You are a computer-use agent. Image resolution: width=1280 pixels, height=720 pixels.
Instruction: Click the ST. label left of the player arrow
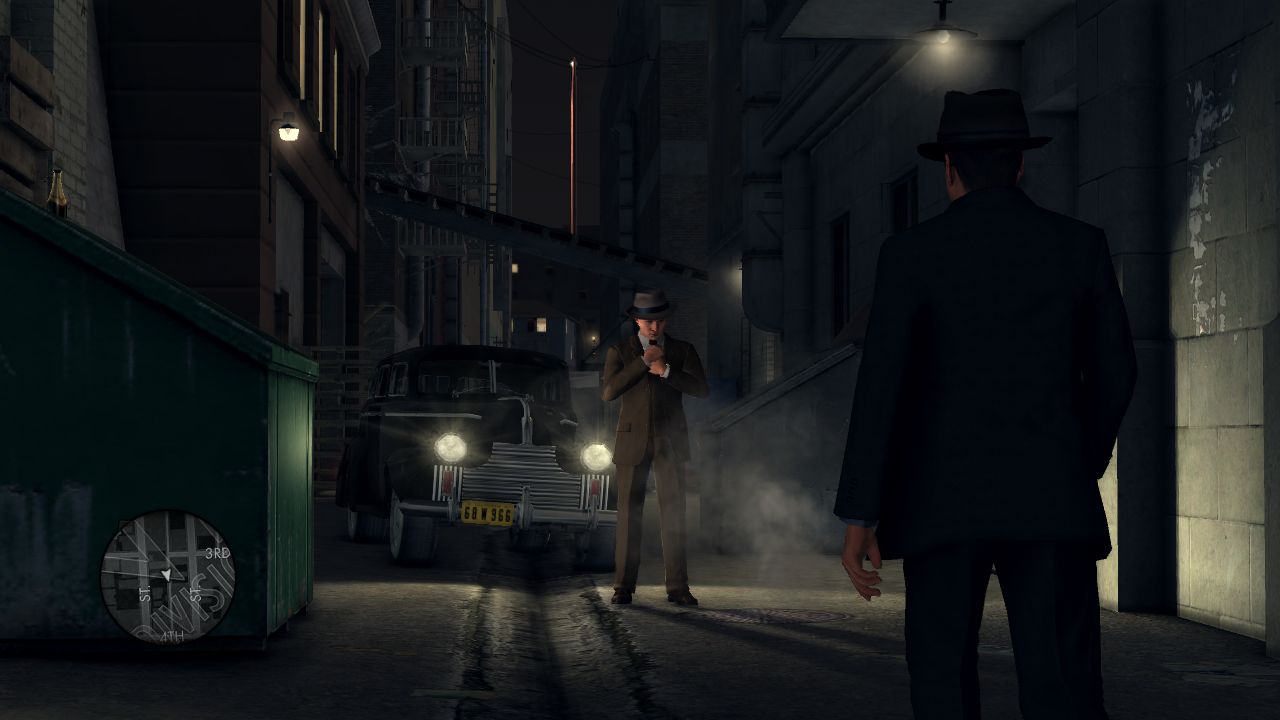[x=144, y=591]
